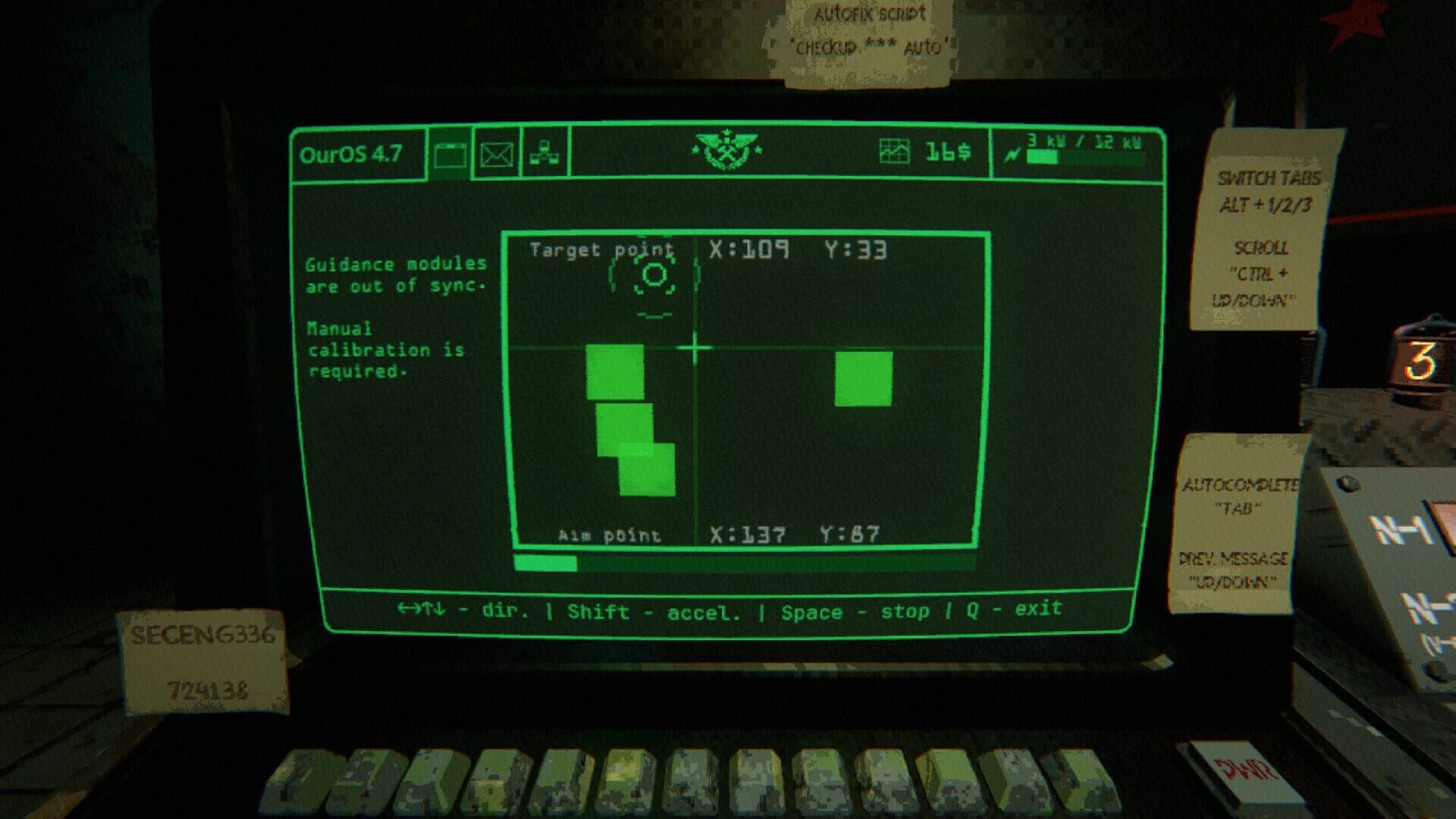Viewport: 1456px width, 819px height.
Task: Click the winged hammer emblem
Action: (726, 151)
